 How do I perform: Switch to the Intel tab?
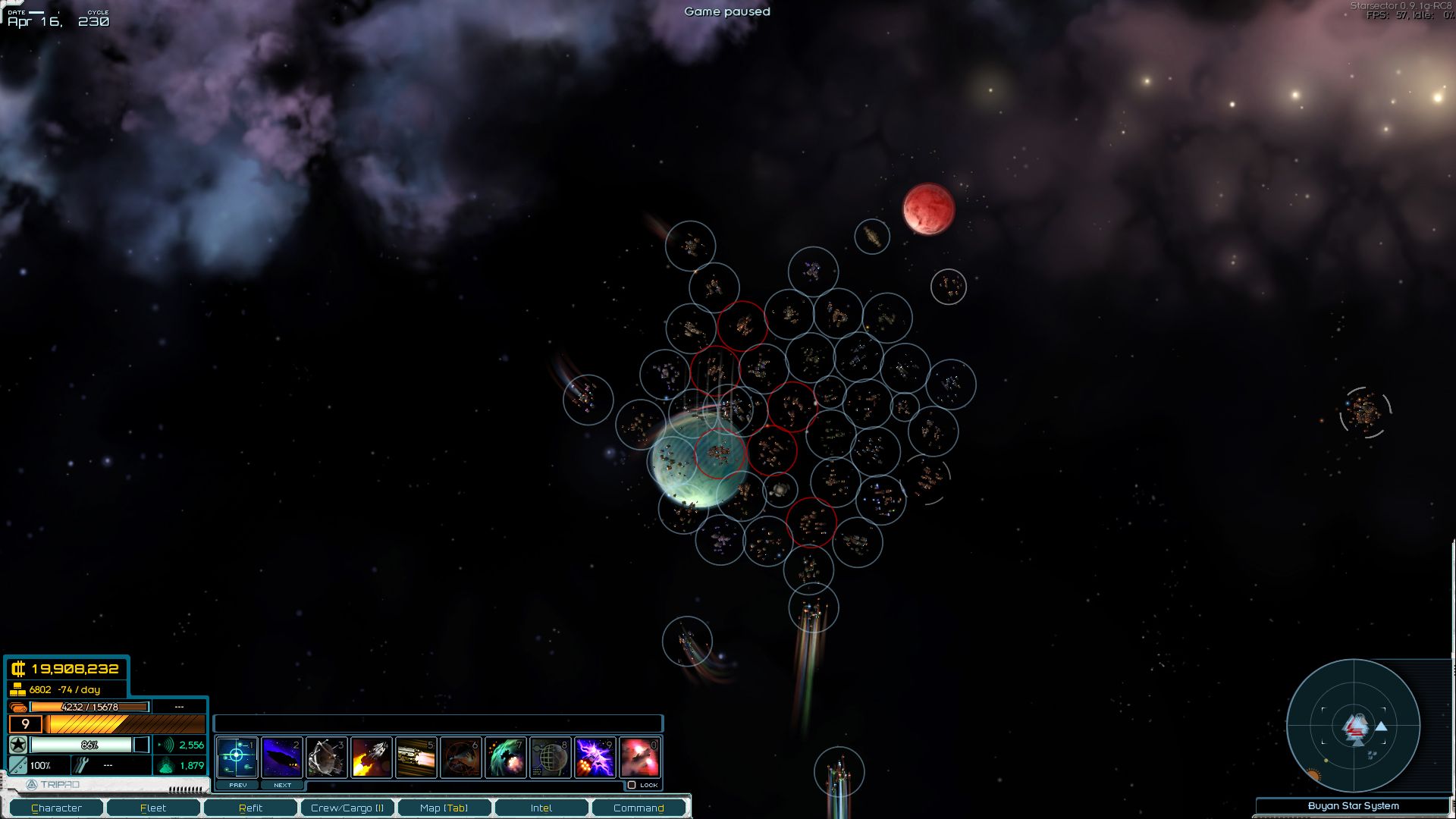542,808
